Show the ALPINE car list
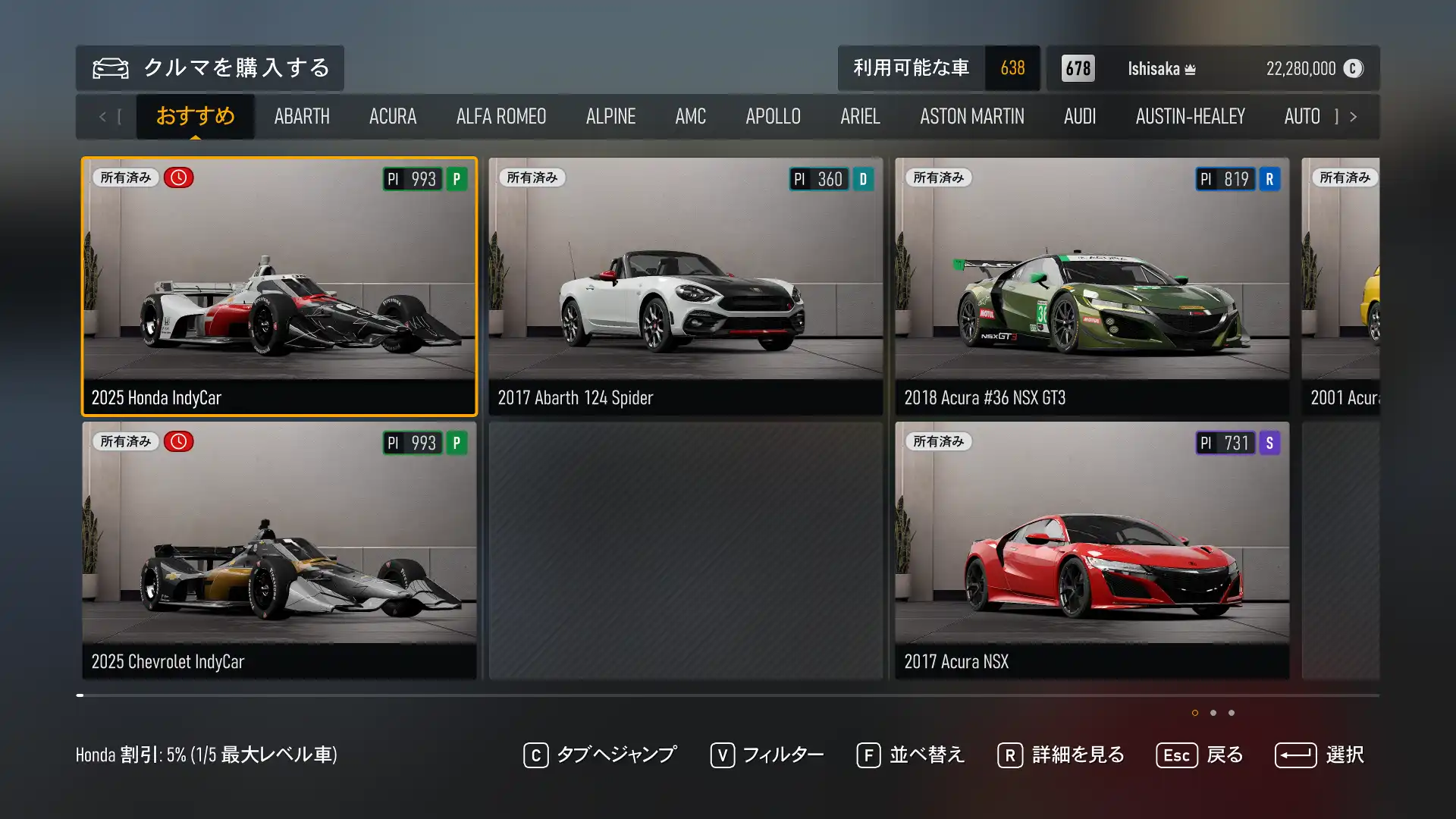Screen dimensions: 1456x819 (610, 116)
